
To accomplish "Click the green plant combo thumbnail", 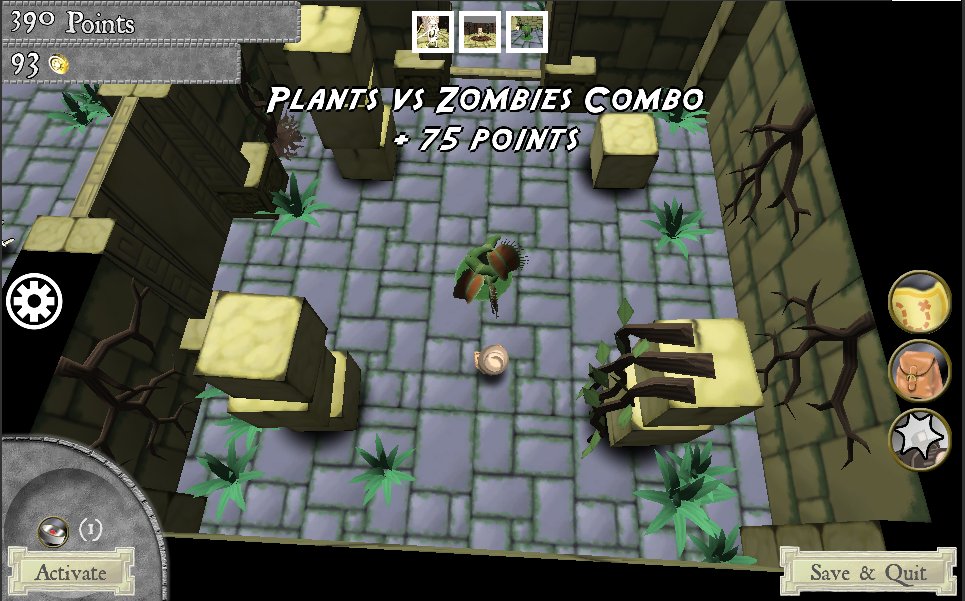I will [x=526, y=32].
